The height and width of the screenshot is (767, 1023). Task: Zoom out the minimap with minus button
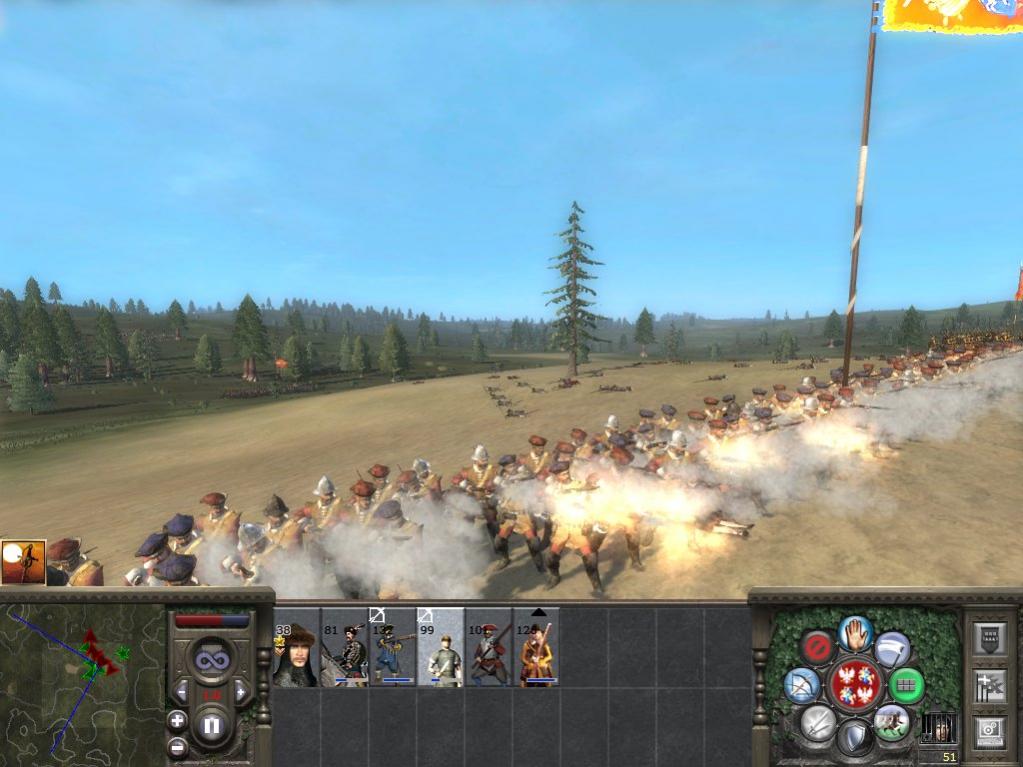coord(177,746)
